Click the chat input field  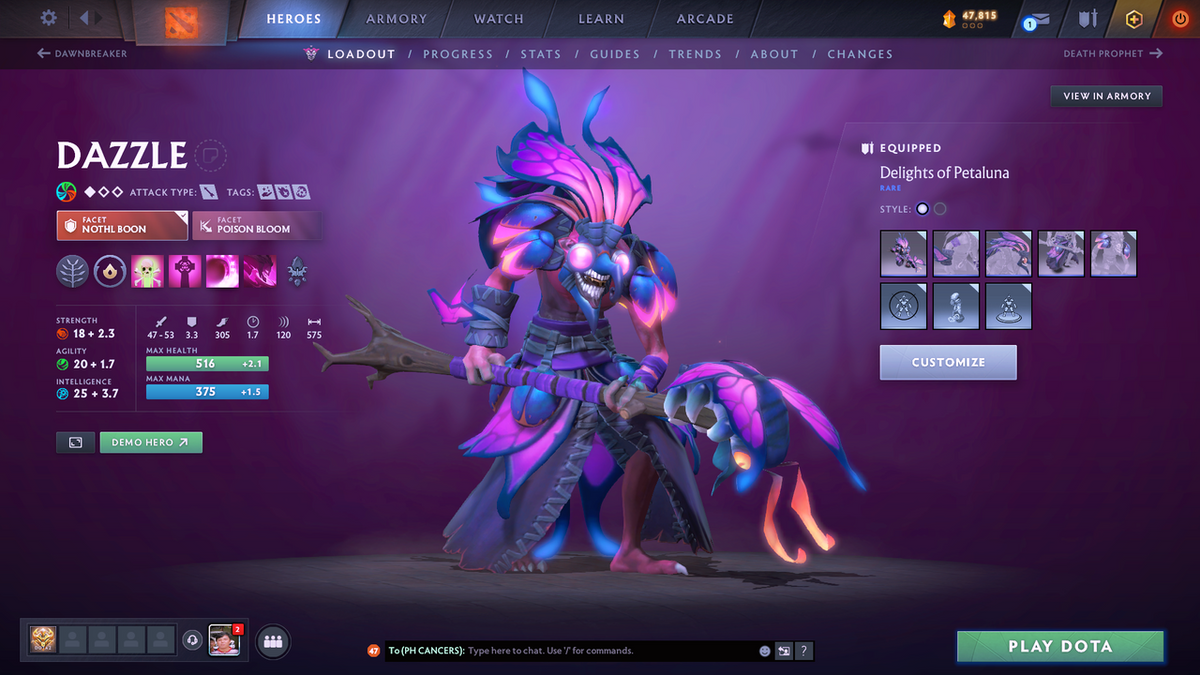coord(610,651)
